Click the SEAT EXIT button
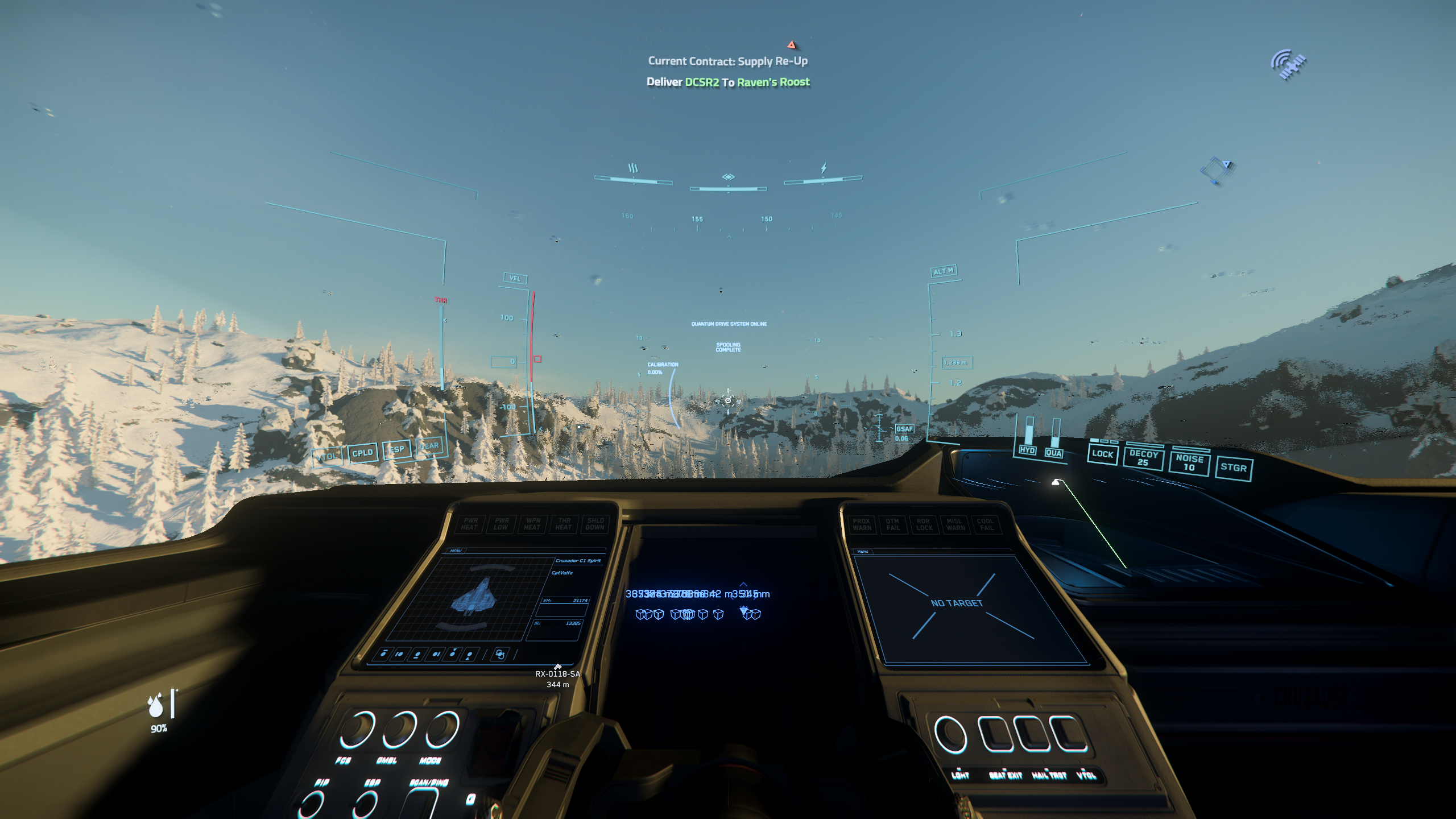Viewport: 1456px width, 819px height. pos(996,735)
